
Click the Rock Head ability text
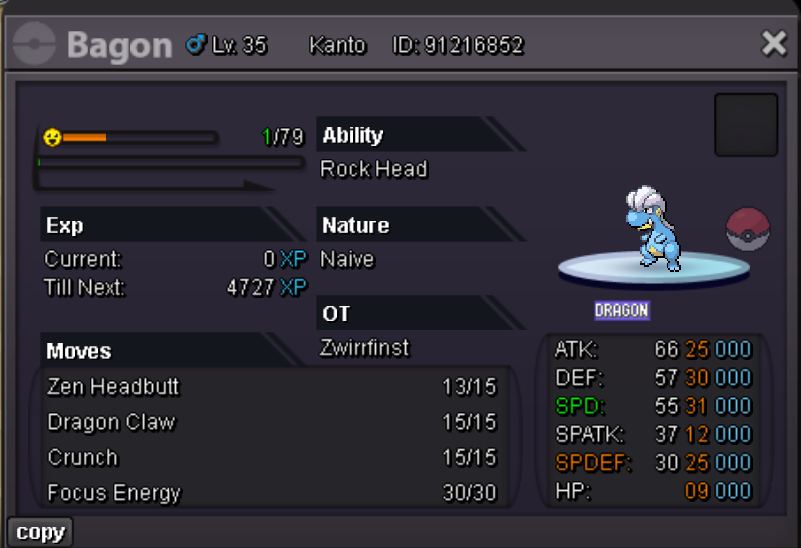tap(374, 169)
